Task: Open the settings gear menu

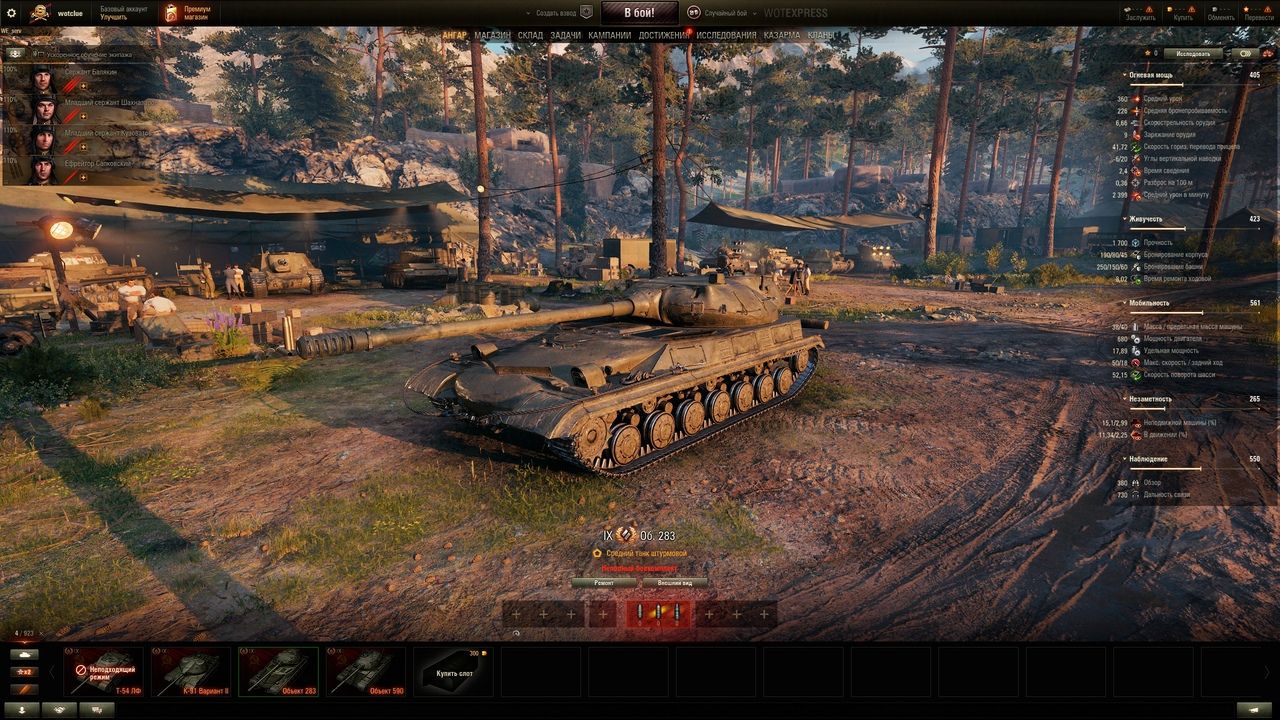Action: coord(12,13)
